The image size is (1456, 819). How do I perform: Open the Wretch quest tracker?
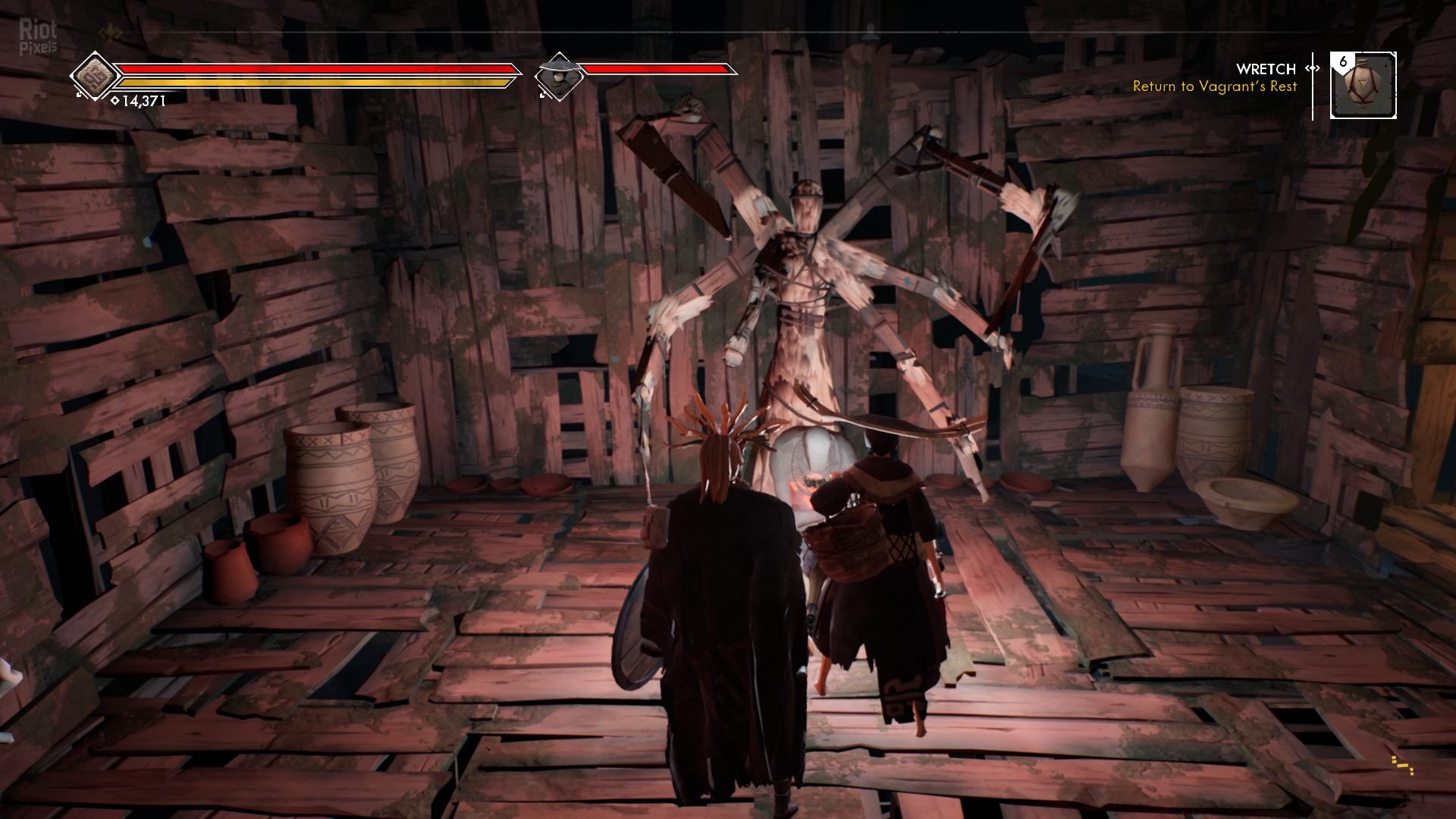[x=1265, y=69]
